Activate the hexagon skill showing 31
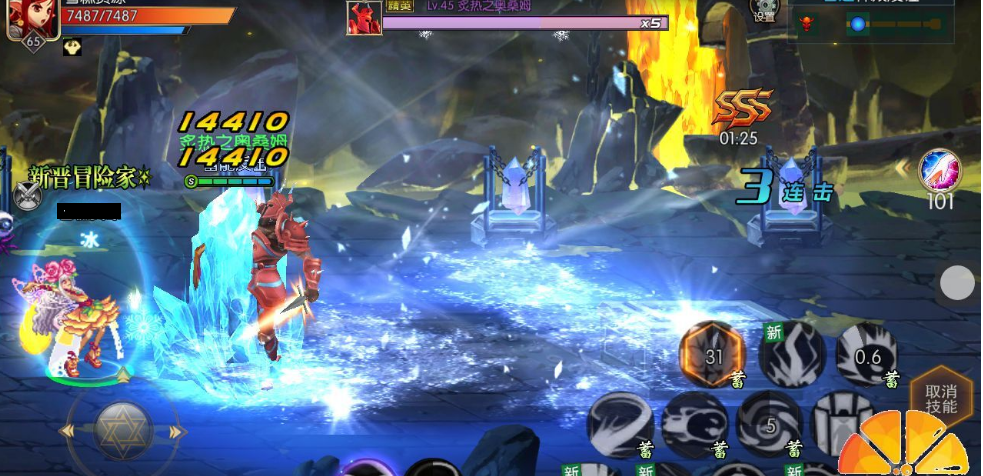Screen dimensions: 983x476 tap(712, 355)
